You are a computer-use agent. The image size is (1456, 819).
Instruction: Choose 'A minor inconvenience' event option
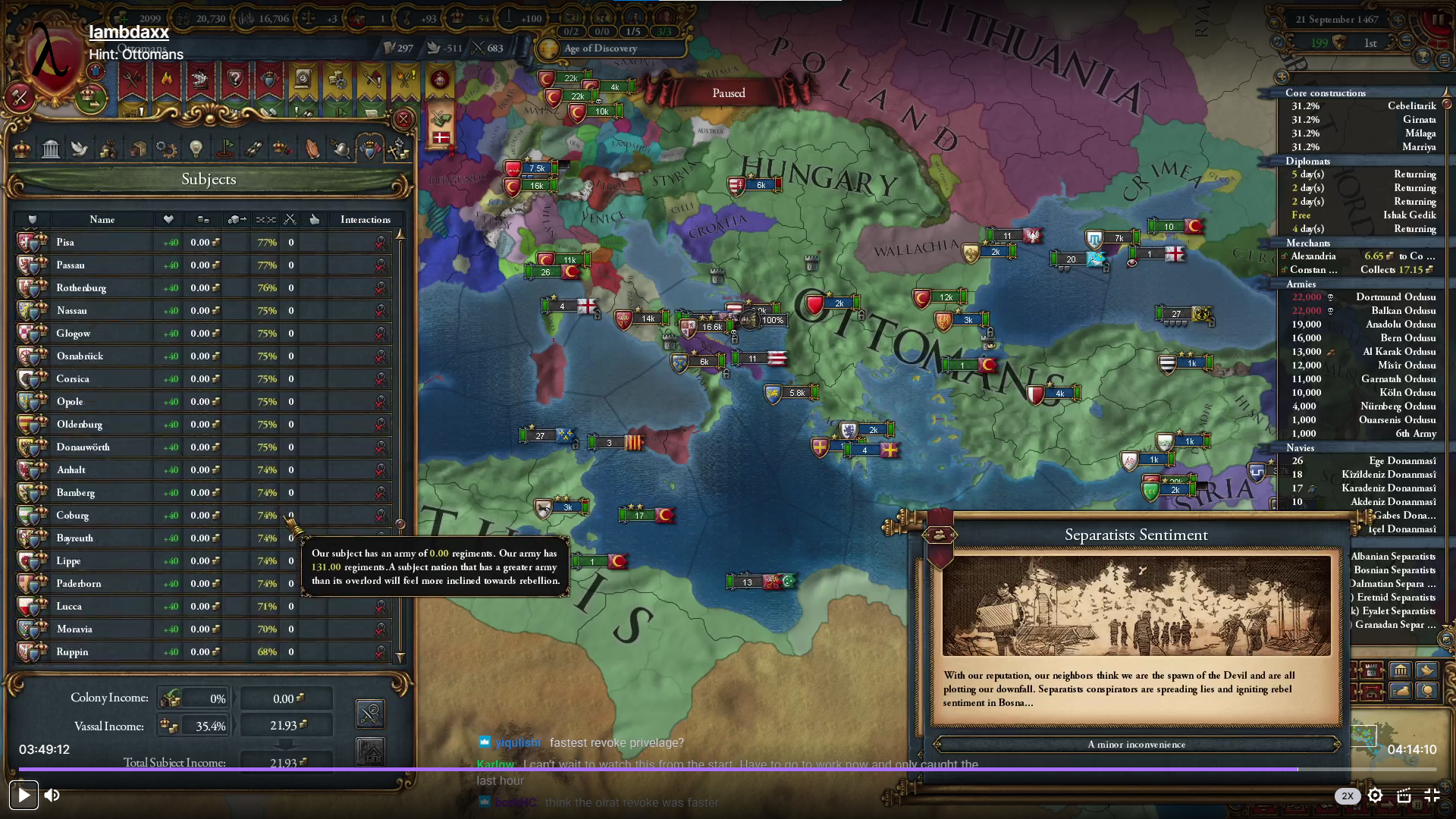(1136, 744)
